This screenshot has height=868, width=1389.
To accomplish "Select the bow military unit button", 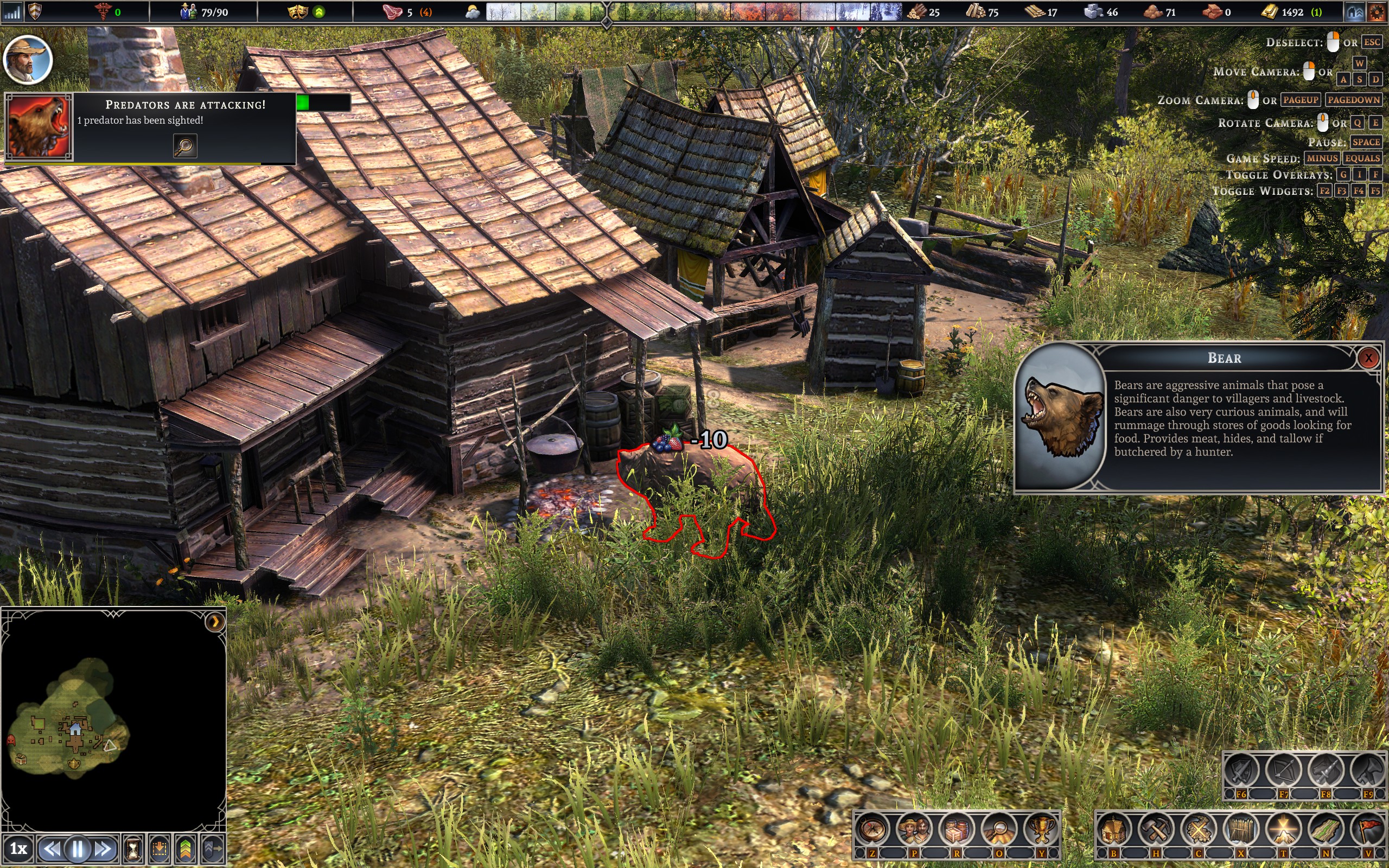I will pos(1283,770).
